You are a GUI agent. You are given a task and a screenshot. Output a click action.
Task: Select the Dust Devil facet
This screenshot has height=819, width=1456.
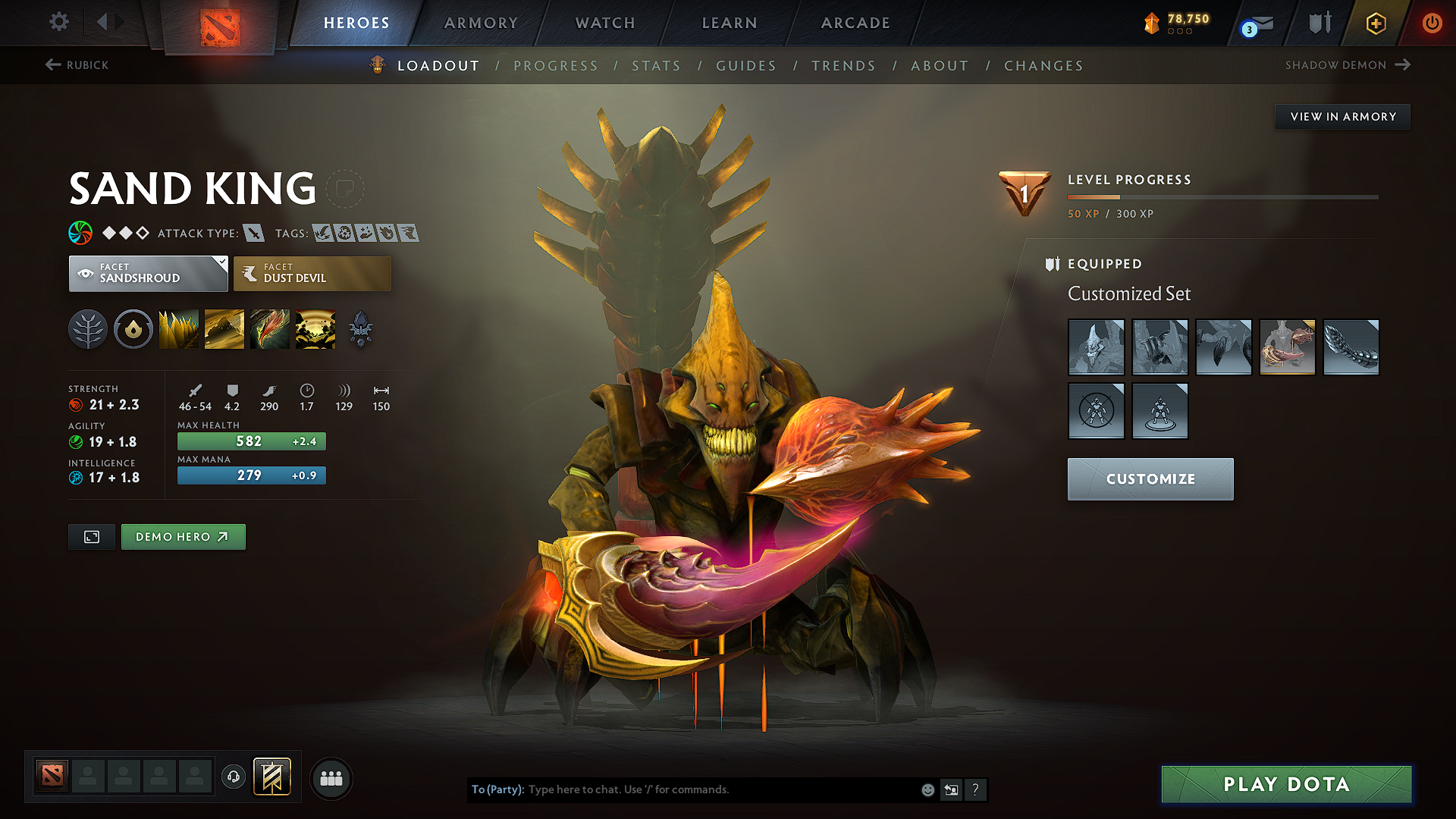(311, 274)
